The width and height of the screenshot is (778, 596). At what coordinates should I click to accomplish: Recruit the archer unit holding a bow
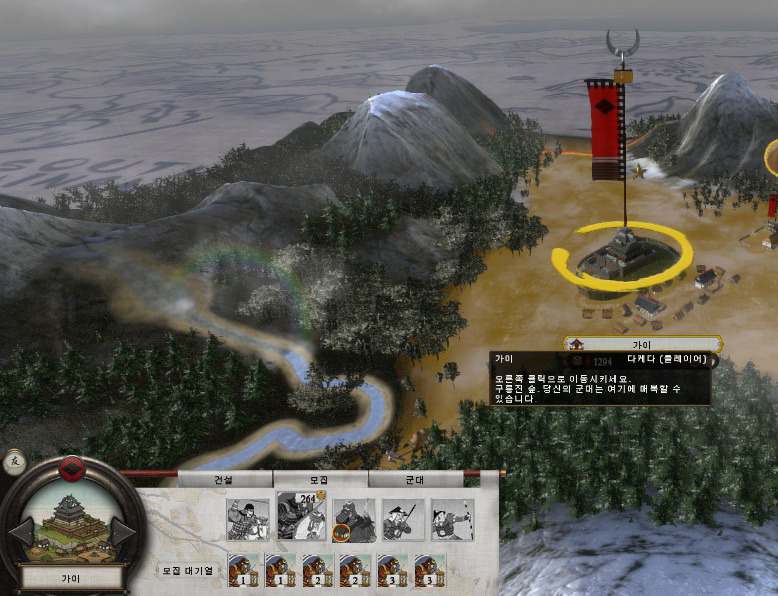pos(452,520)
